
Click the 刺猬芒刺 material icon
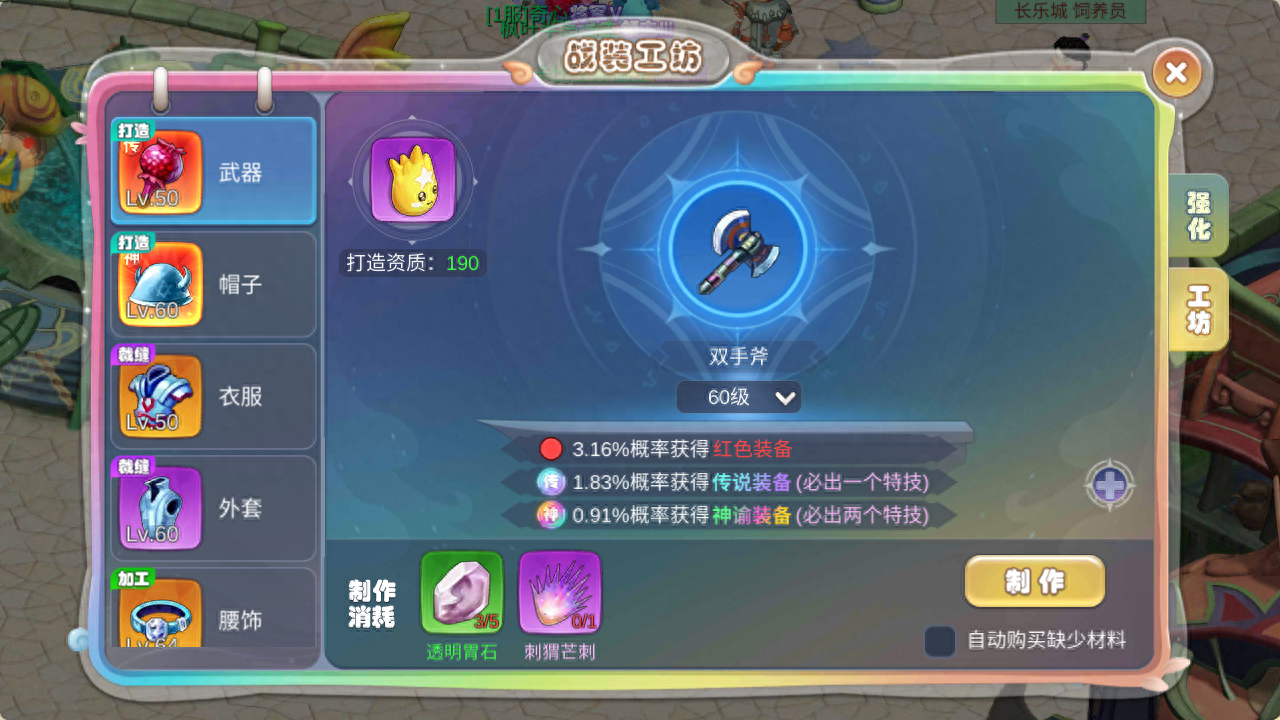[x=560, y=593]
